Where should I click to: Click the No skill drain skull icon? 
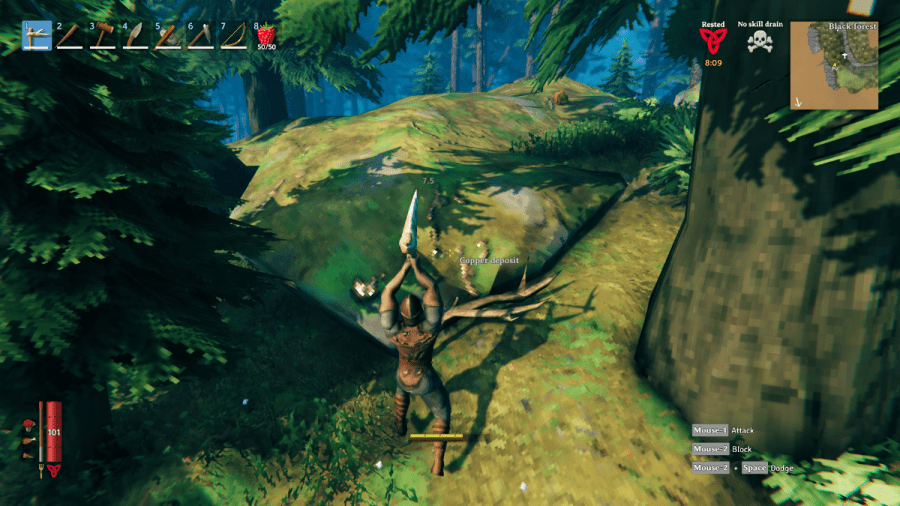(x=762, y=42)
